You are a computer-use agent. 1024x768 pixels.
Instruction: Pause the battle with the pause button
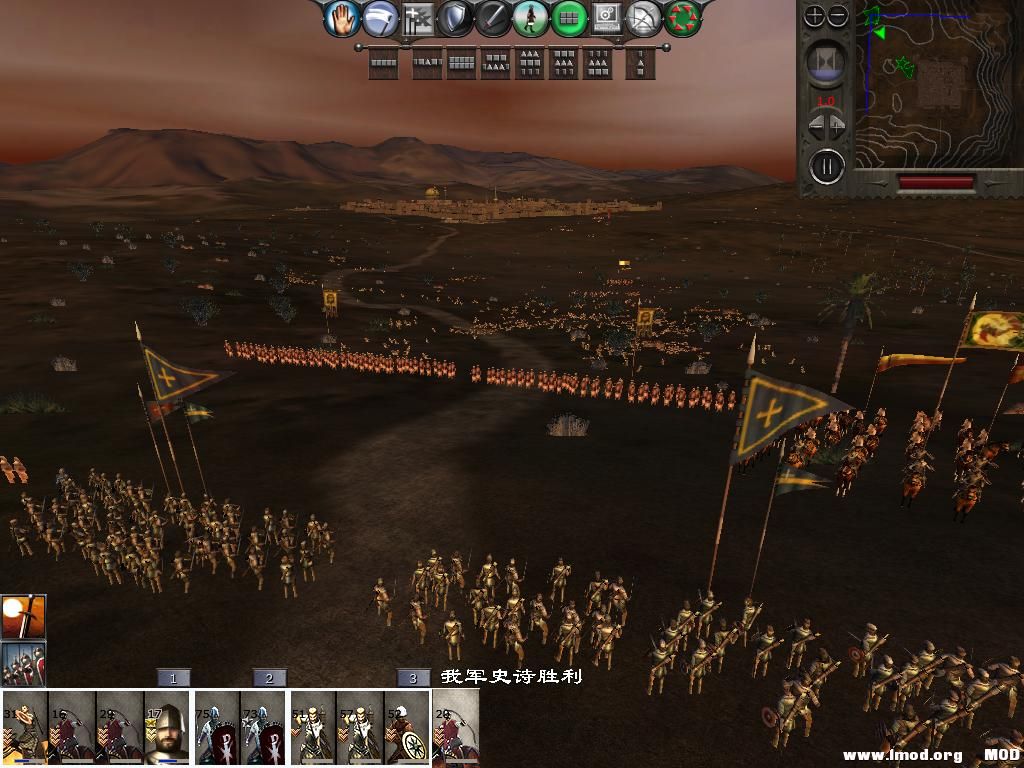click(x=827, y=165)
